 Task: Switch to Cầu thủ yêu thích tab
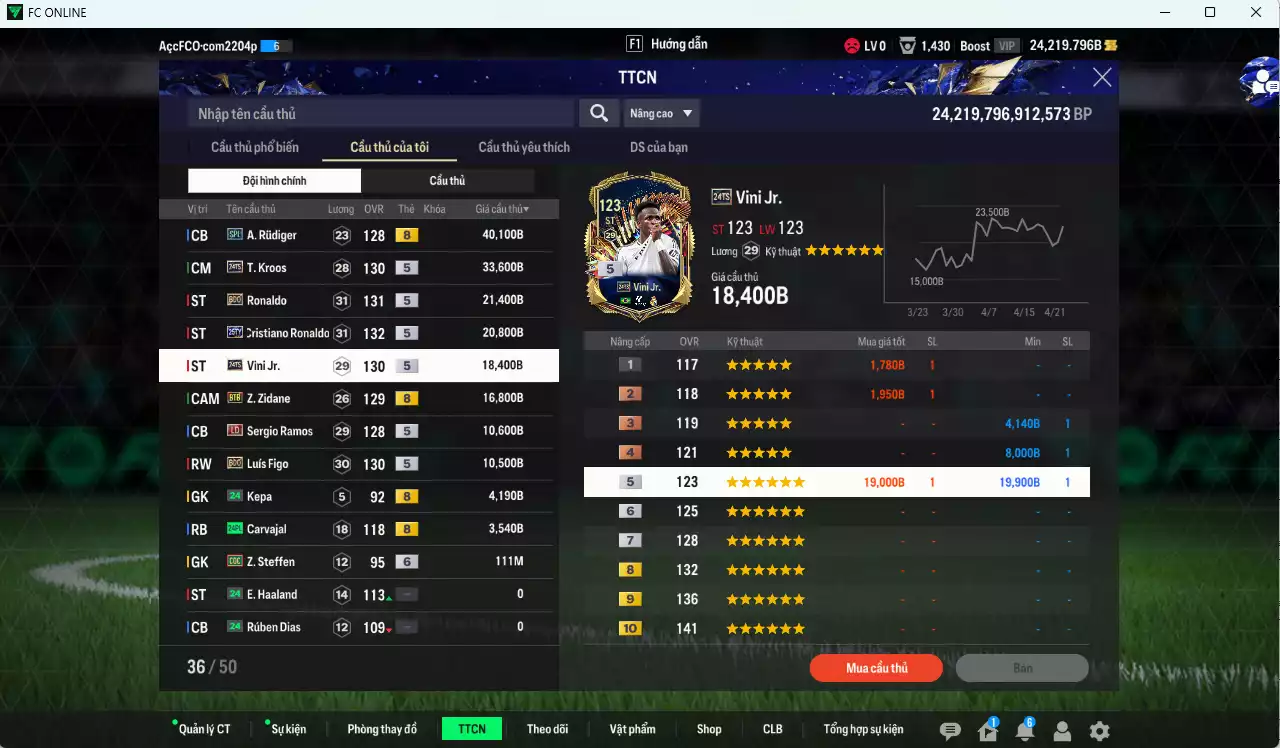(x=524, y=147)
